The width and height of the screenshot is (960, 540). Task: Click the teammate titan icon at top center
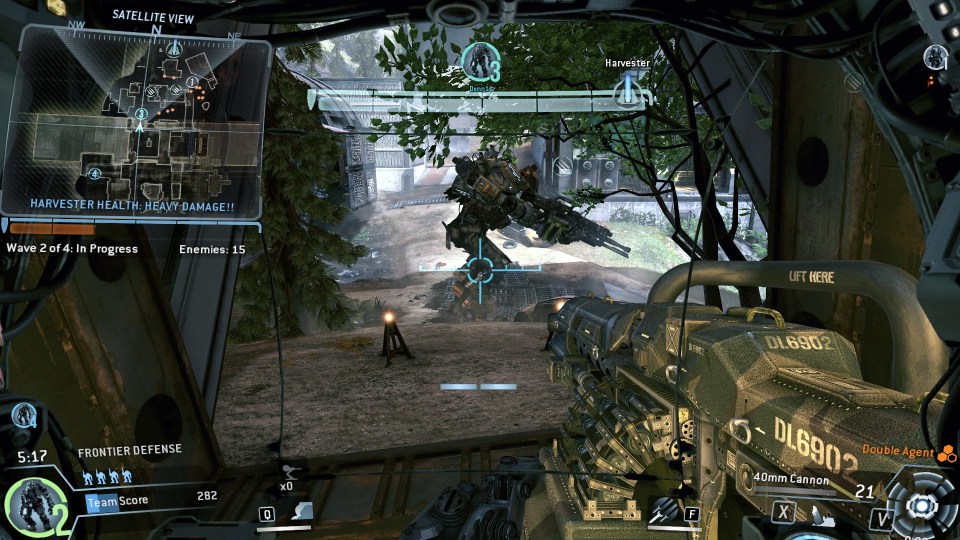pos(480,62)
